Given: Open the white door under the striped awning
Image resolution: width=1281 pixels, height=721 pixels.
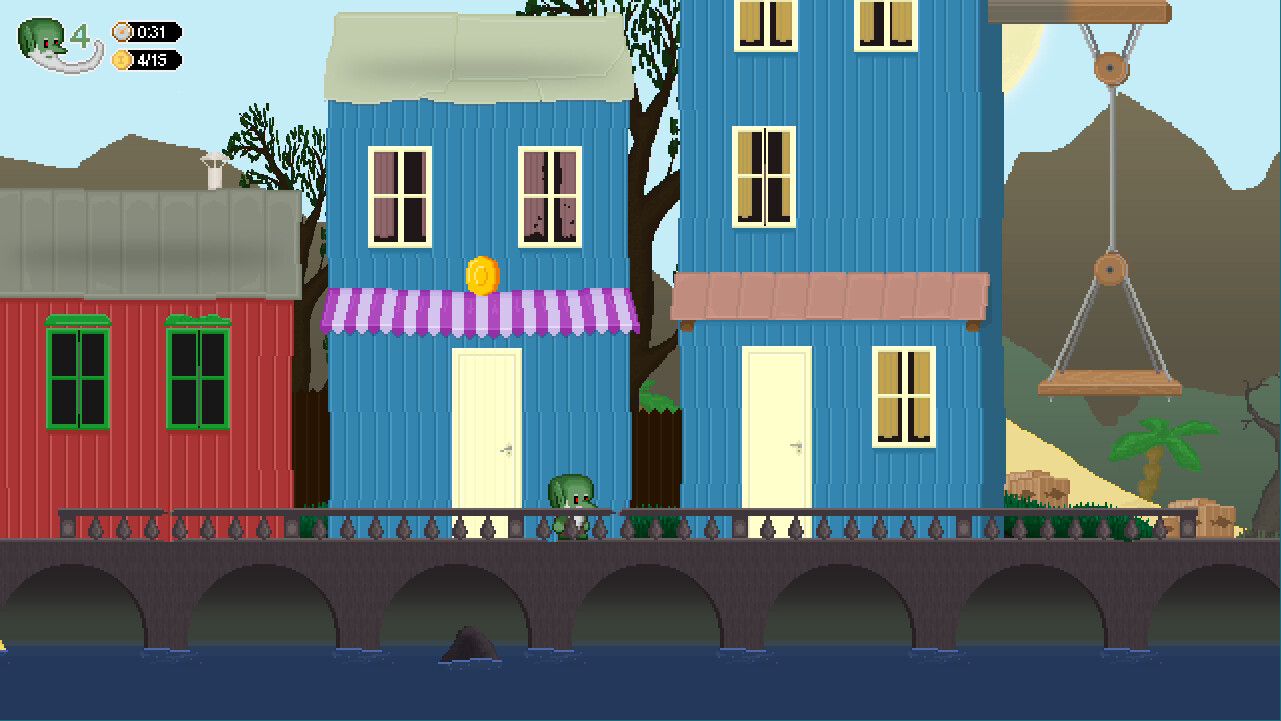Looking at the screenshot, I should pos(485,430).
